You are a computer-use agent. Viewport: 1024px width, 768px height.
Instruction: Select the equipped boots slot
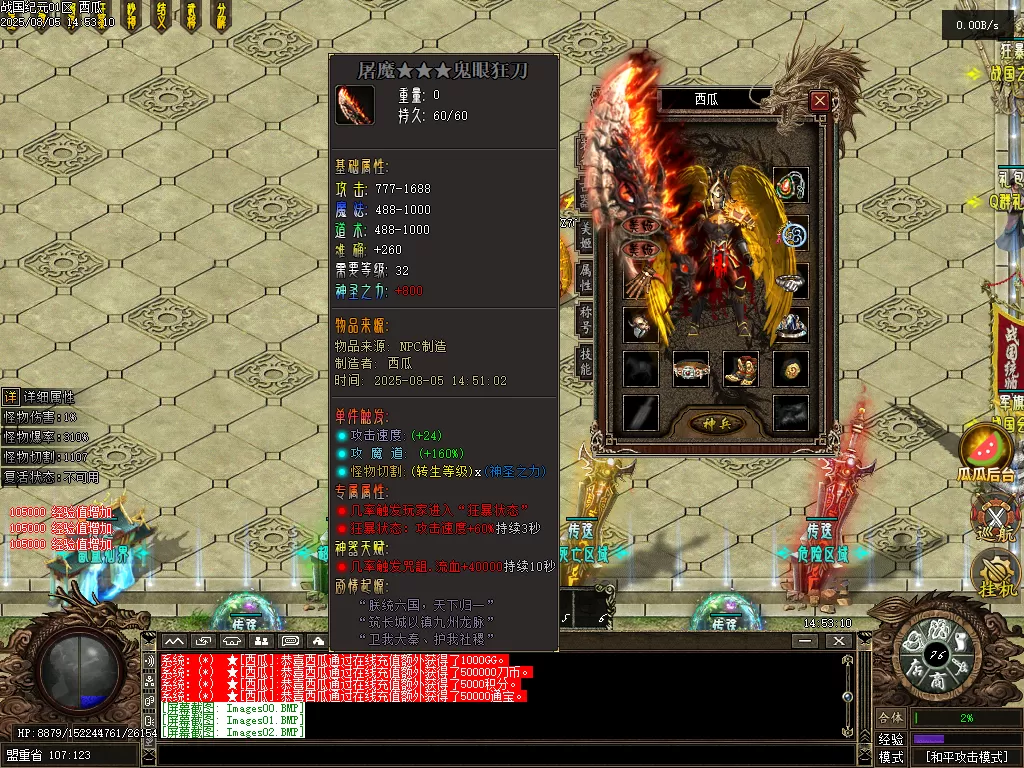741,369
